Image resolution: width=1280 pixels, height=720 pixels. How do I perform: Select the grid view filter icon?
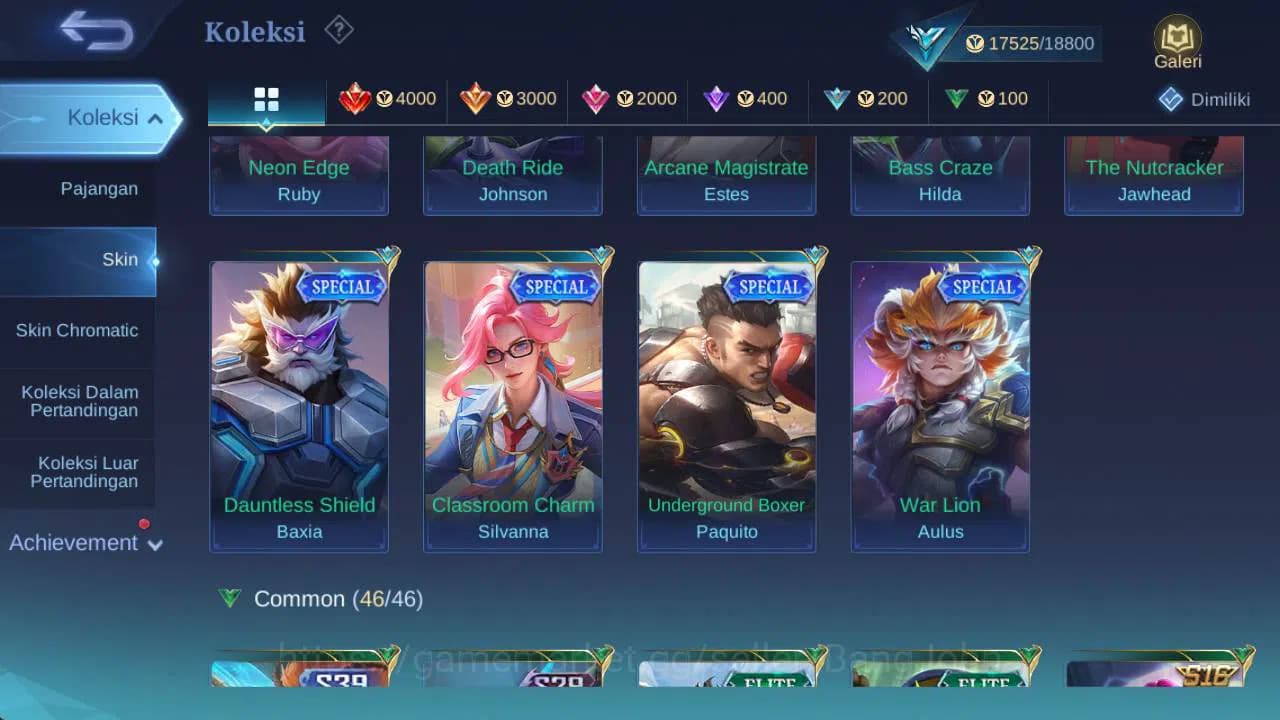[266, 99]
